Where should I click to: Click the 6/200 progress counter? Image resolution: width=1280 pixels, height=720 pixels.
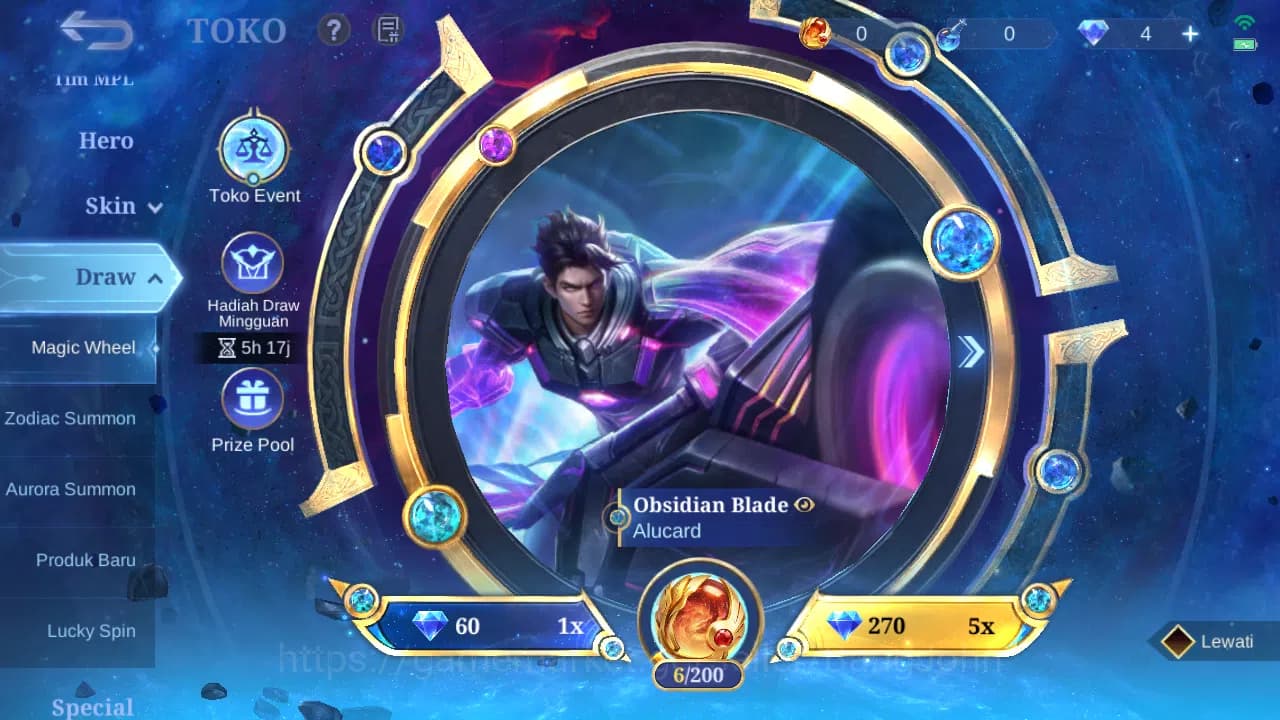(699, 675)
